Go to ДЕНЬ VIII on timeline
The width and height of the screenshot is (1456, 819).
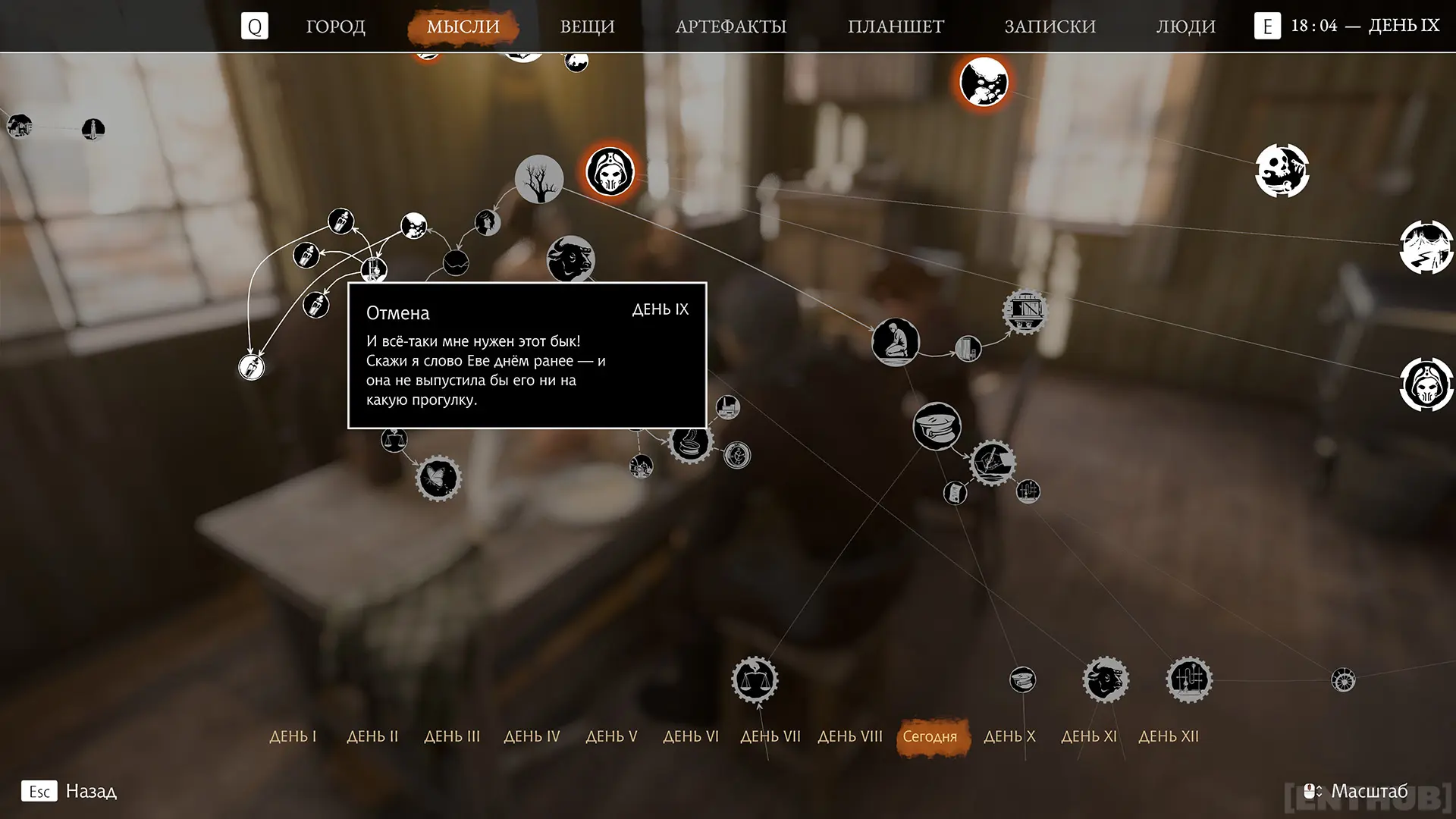point(850,736)
